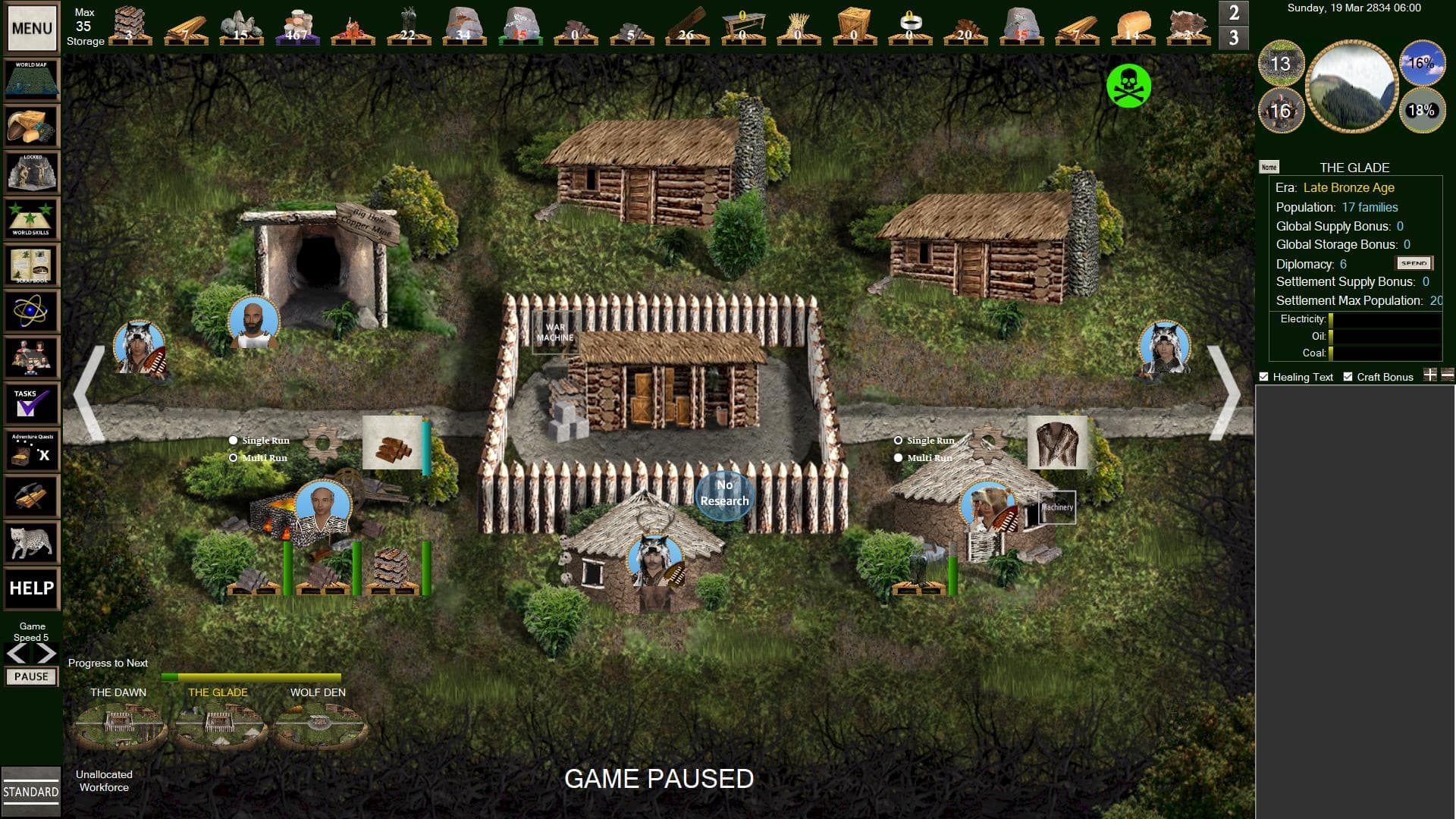Click the PAUSE button
This screenshot has width=1456, height=819.
[x=31, y=676]
